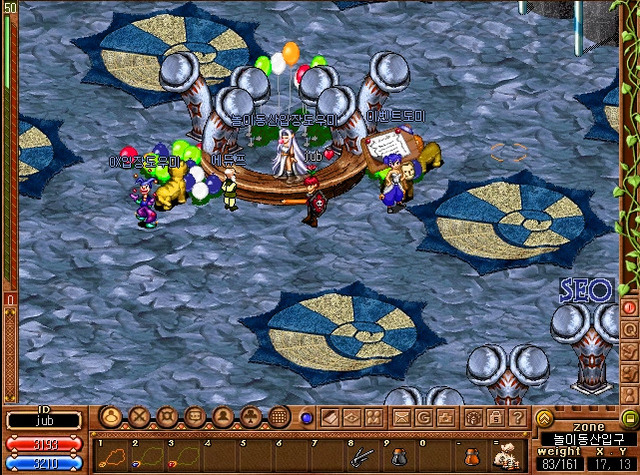Click the red exclamation side button
This screenshot has height=475, width=640.
tap(630, 307)
